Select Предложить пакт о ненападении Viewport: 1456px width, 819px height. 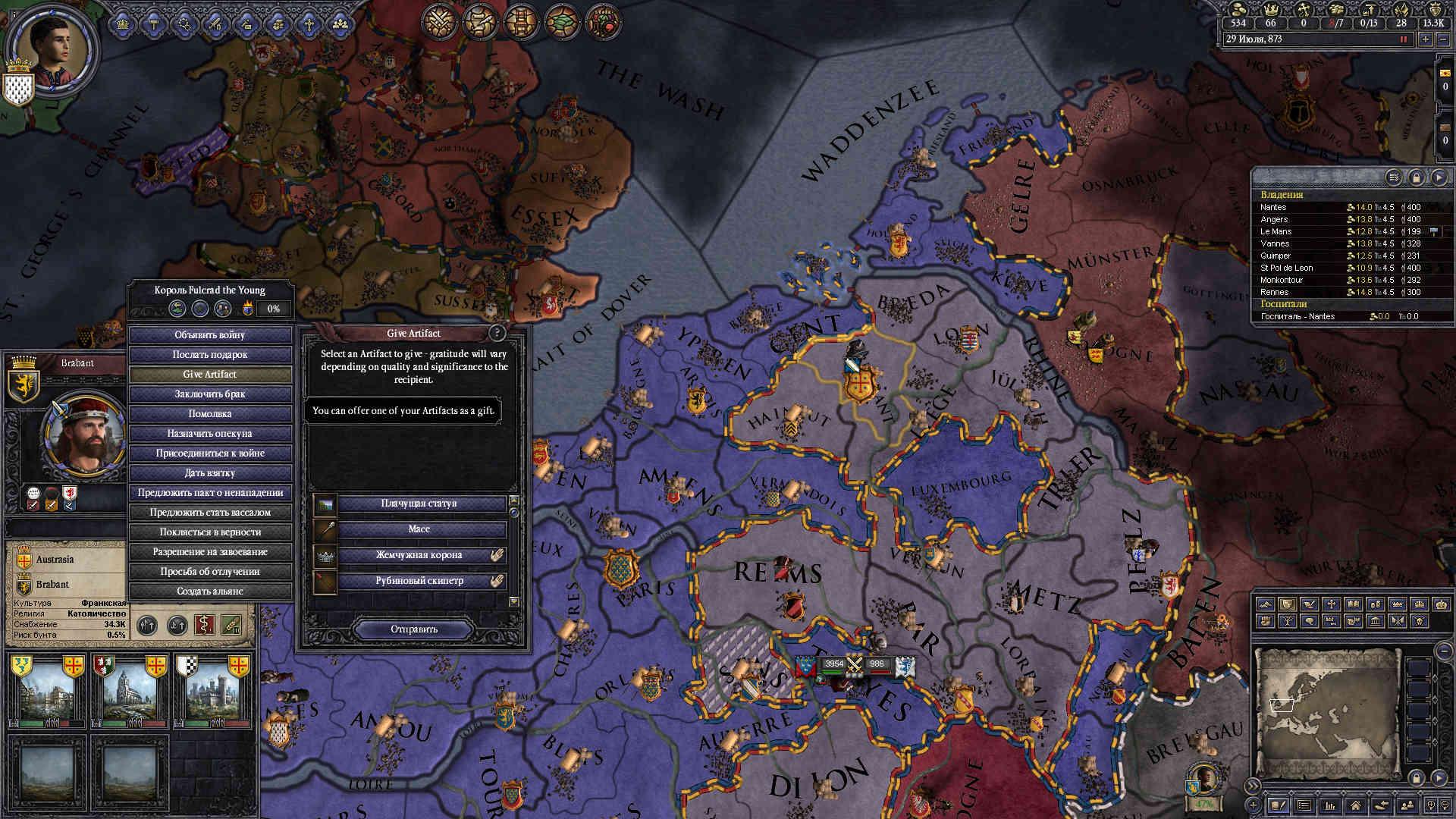point(210,493)
